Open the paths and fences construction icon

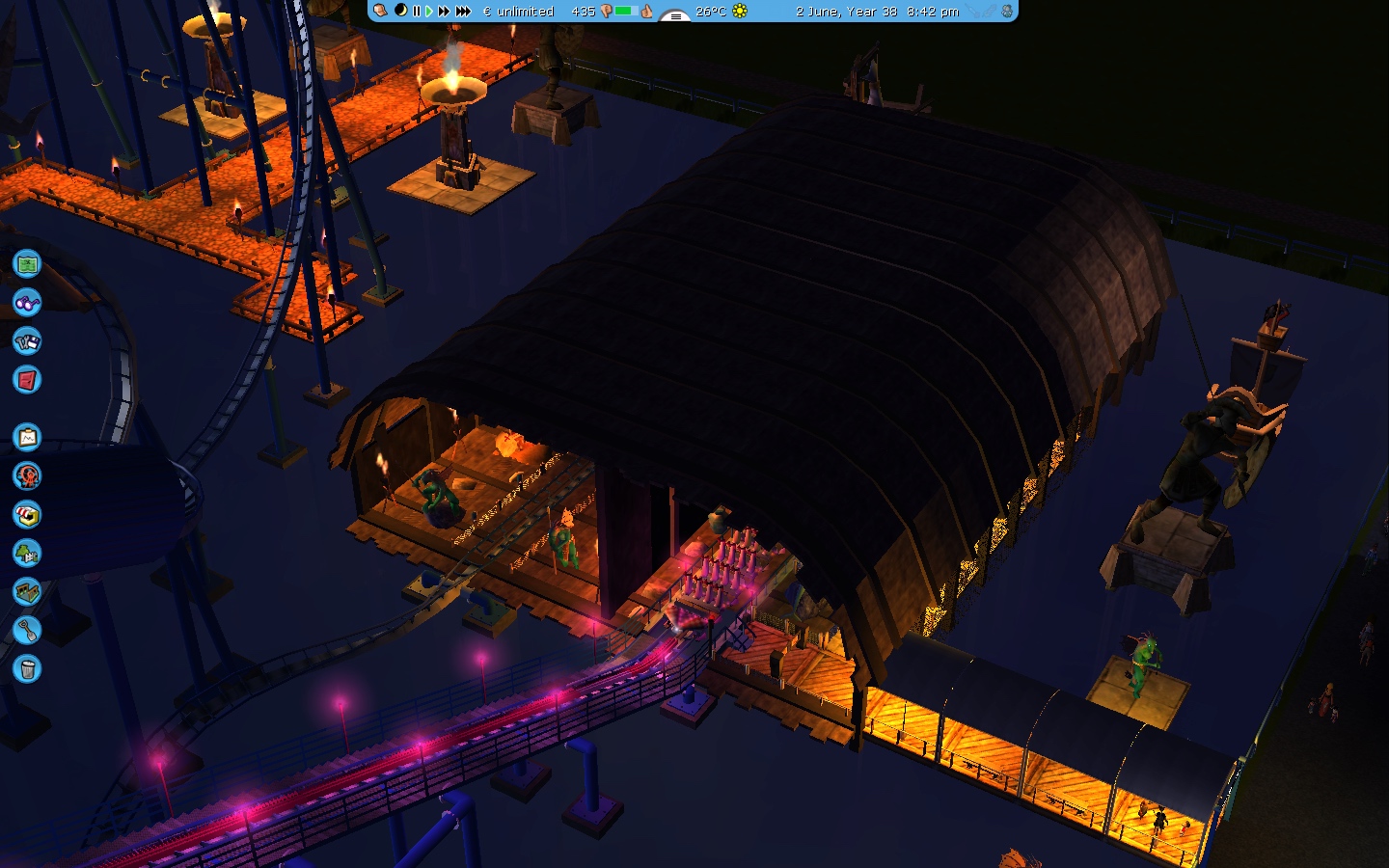pyautogui.click(x=27, y=591)
